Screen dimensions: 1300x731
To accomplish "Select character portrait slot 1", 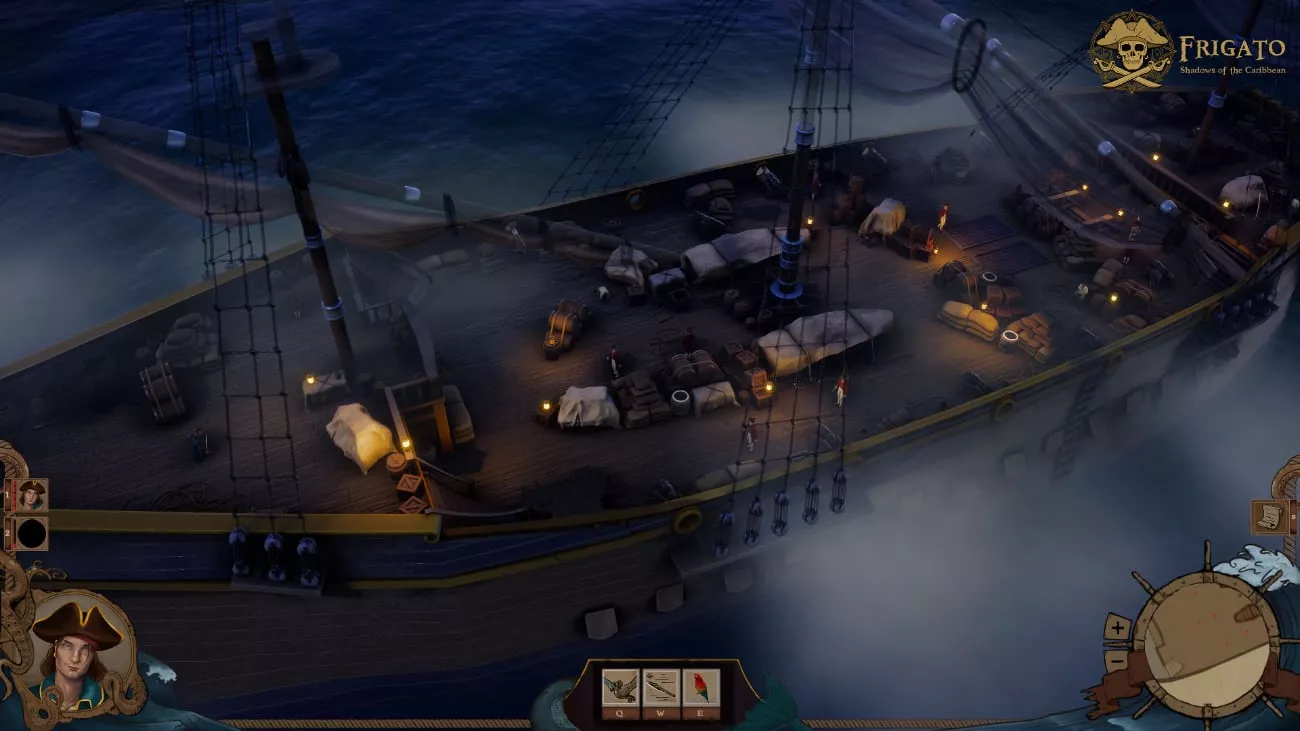I will (x=32, y=495).
